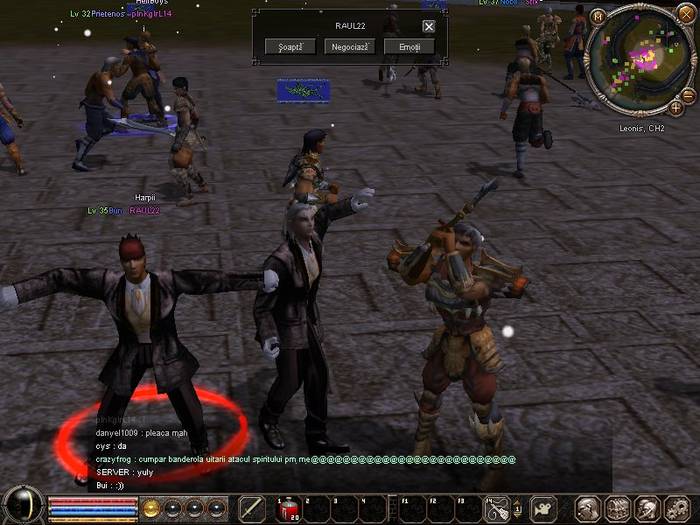Zoom out the minimap with minus button
The image size is (700, 525).
pyautogui.click(x=689, y=95)
